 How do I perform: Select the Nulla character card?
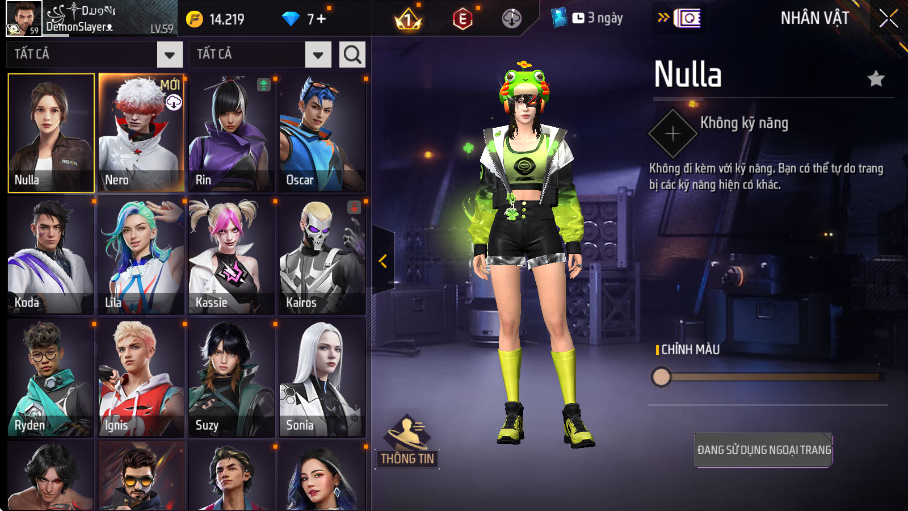click(52, 132)
